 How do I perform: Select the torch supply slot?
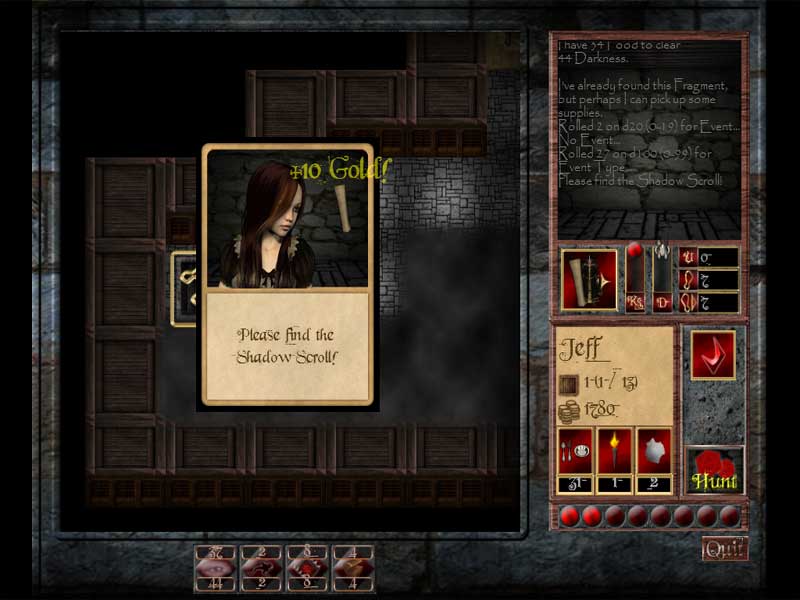[x=614, y=452]
